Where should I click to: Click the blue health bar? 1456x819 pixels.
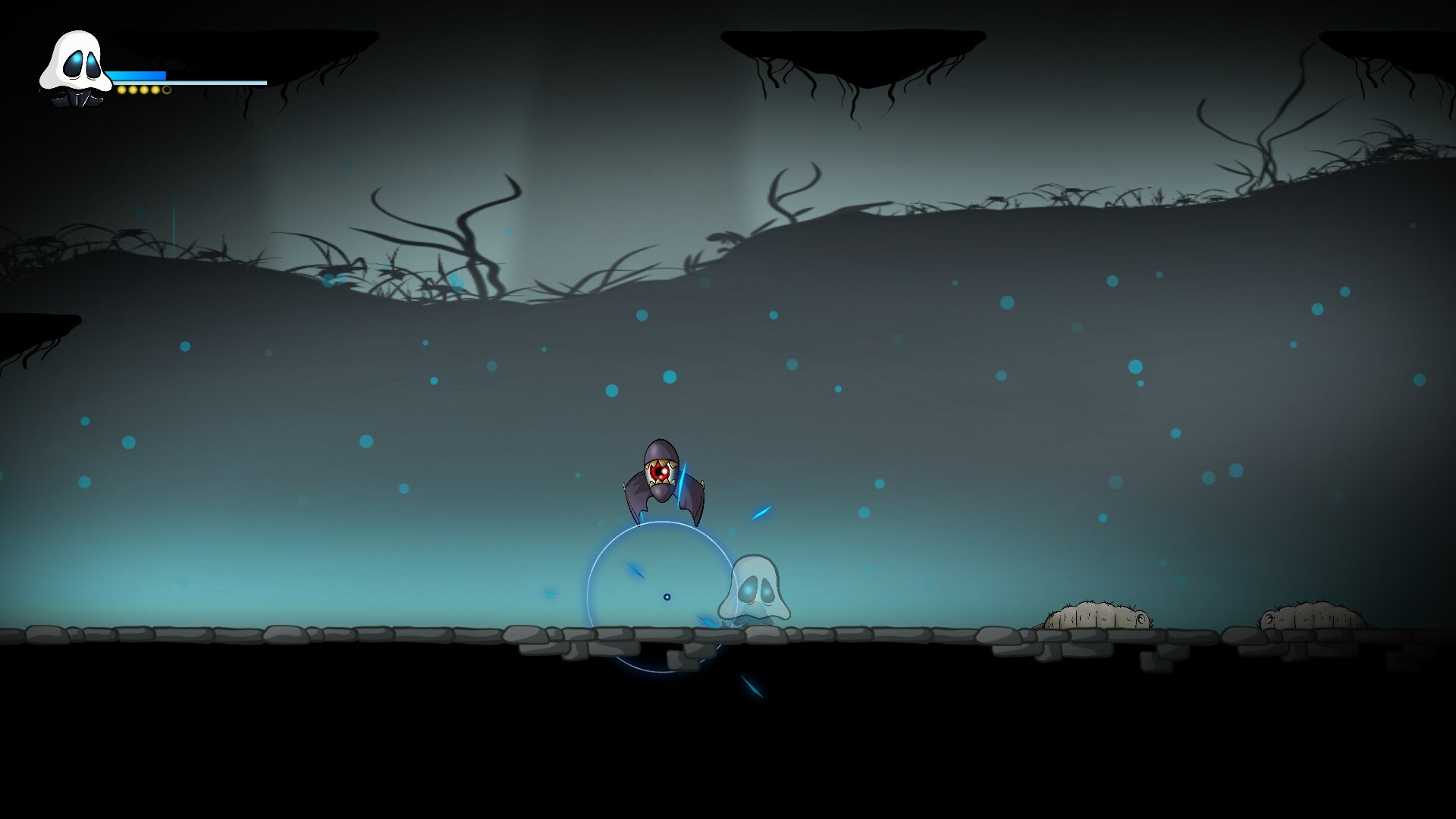136,74
